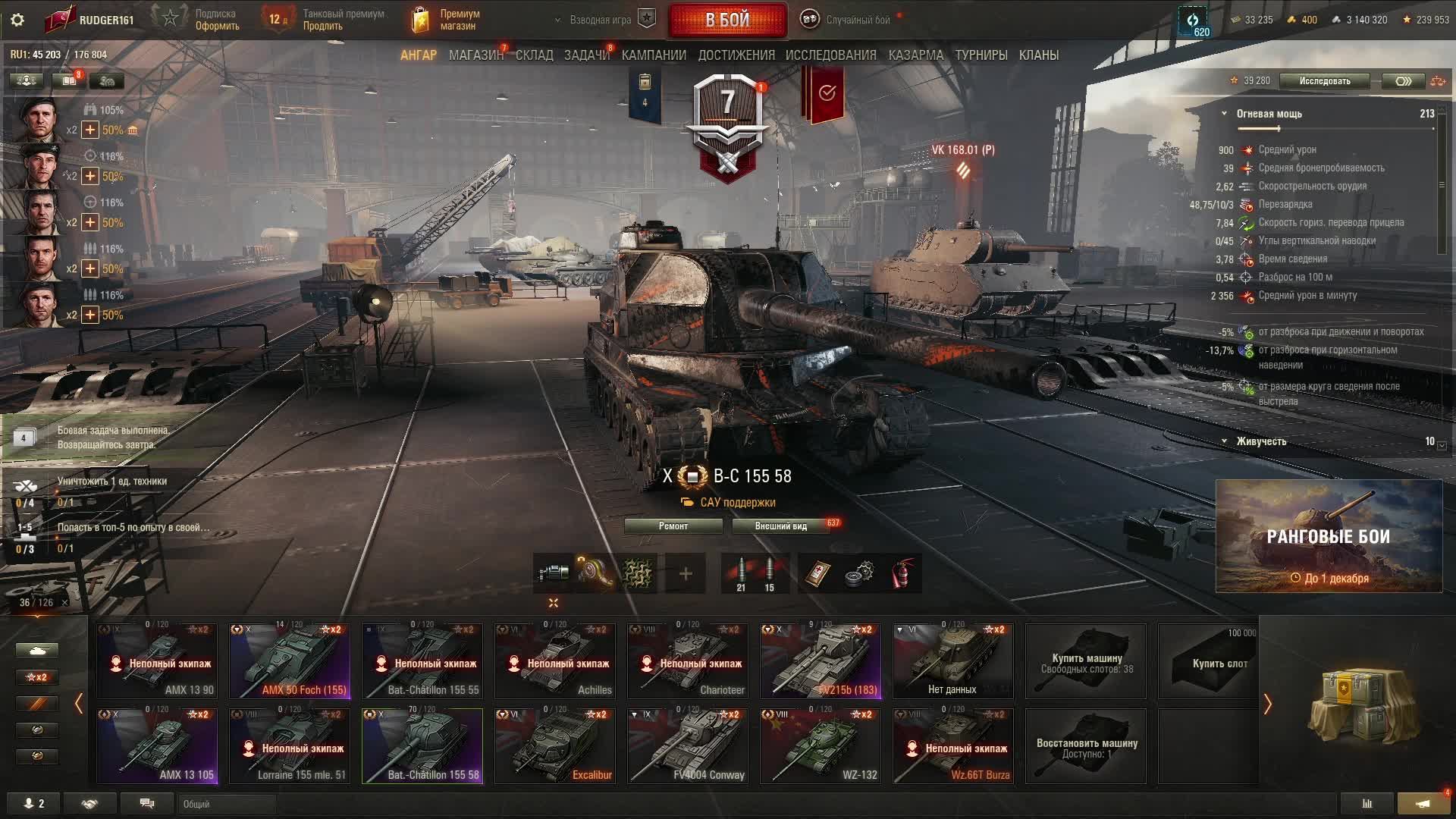Choose the FV215b (183) in the carousel

tap(821, 661)
